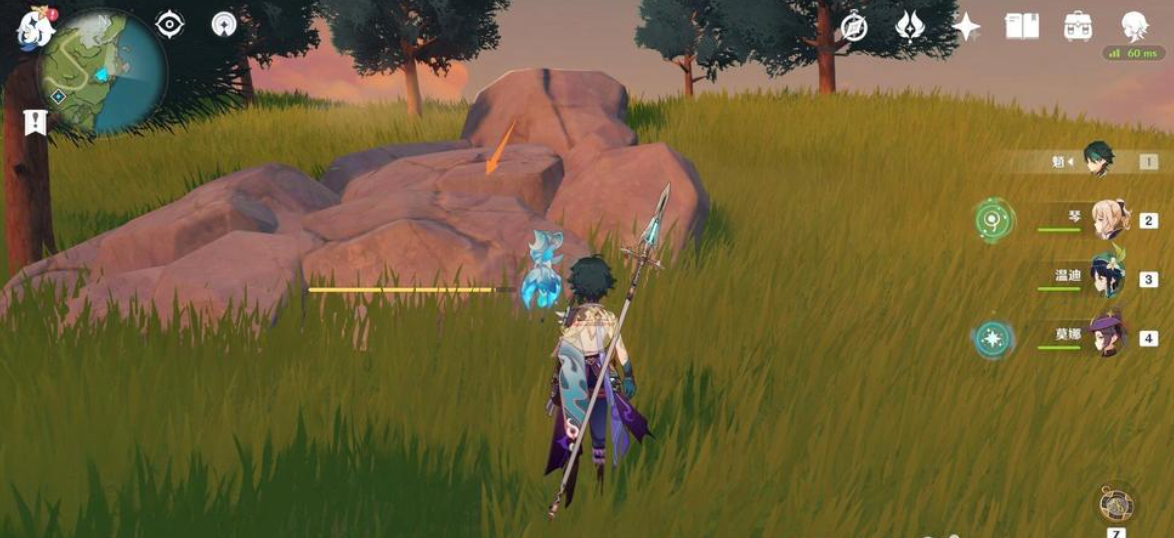Screen dimensions: 1174x538
Task: Select party member 魈 (Xiao)
Action: [1098, 160]
